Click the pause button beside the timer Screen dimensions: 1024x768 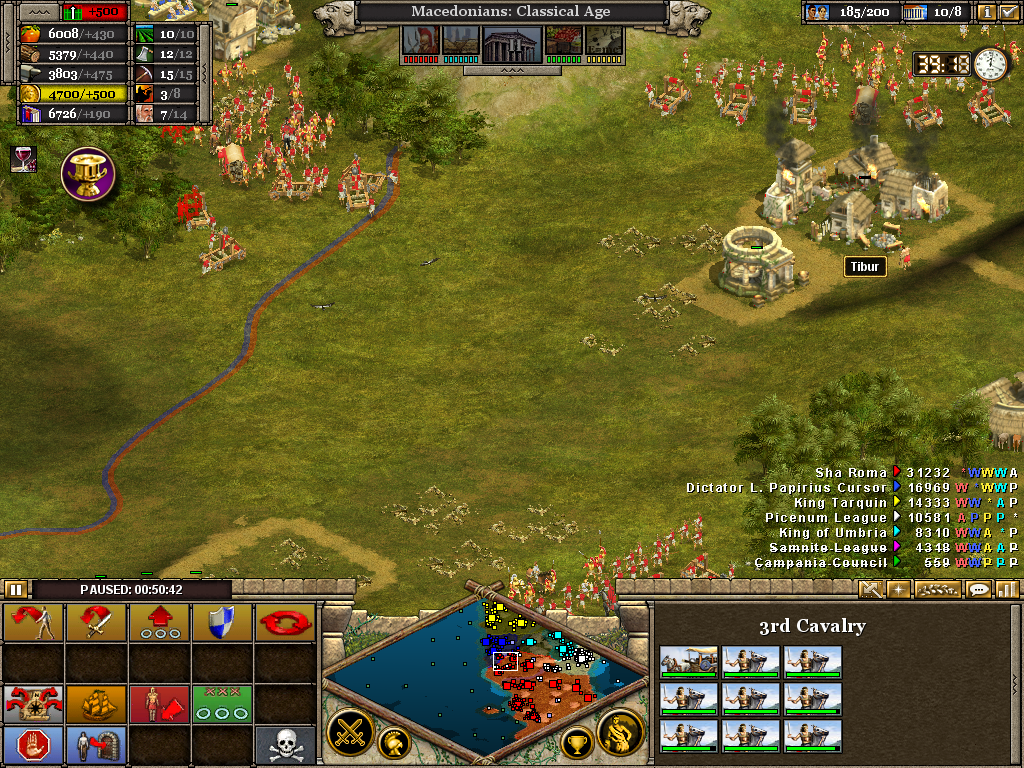tap(16, 590)
